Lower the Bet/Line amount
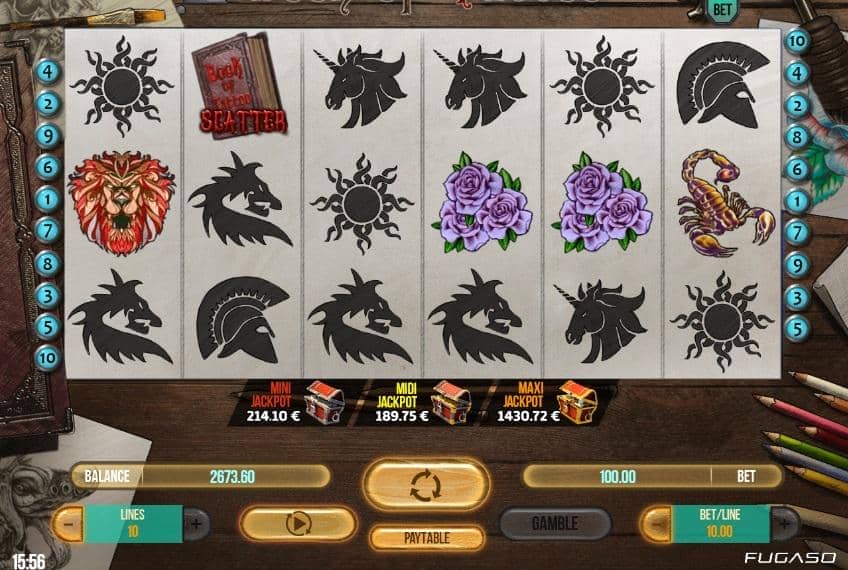 [x=654, y=523]
